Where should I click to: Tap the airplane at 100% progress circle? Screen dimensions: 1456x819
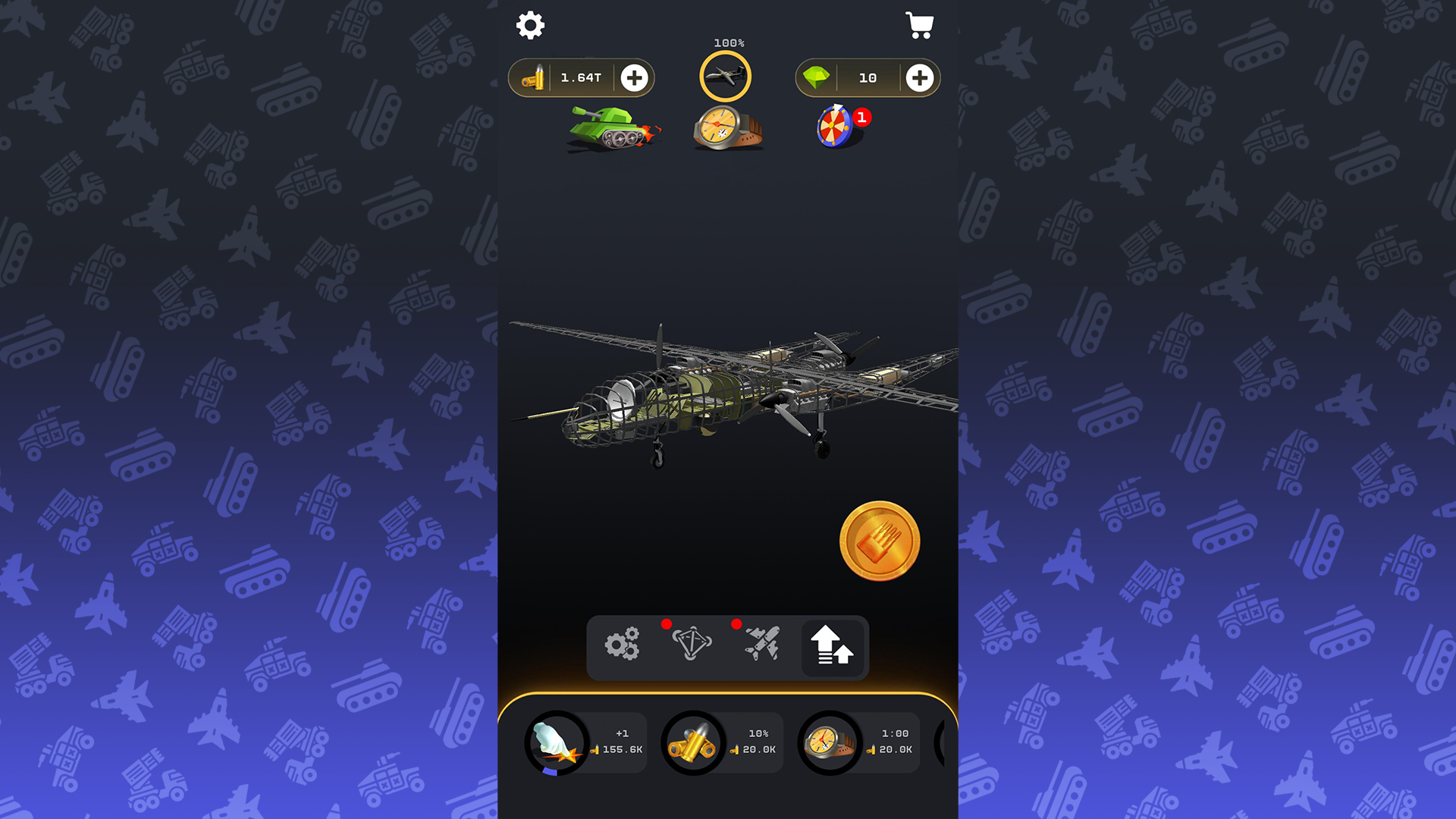point(726,75)
